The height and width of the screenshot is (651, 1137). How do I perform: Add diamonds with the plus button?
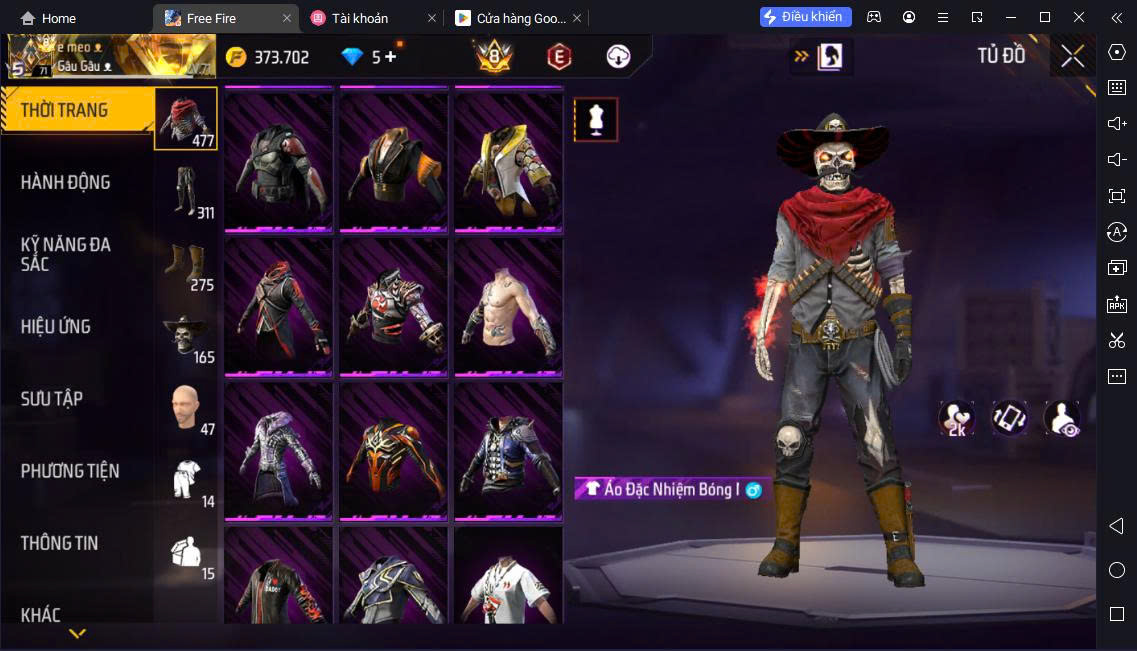click(x=391, y=57)
